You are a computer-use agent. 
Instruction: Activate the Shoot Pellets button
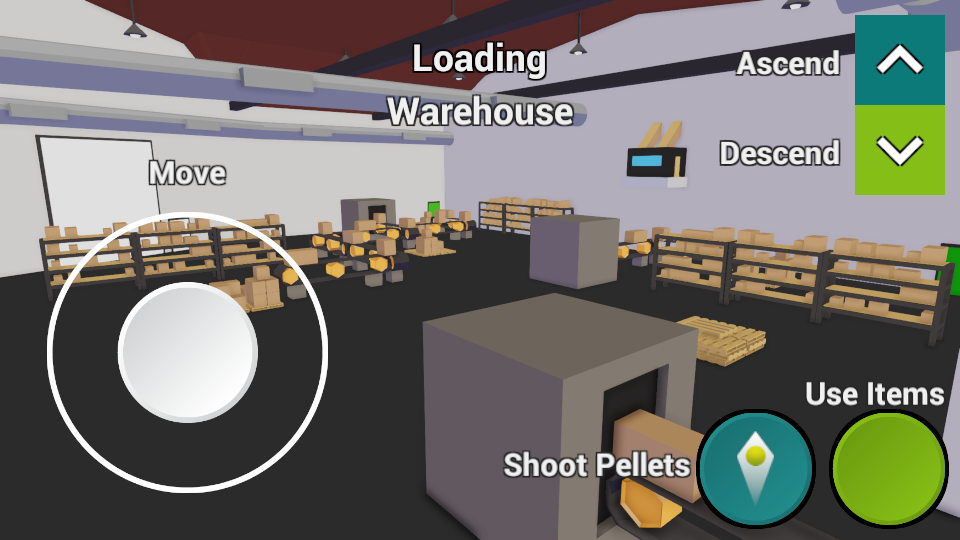pyautogui.click(x=756, y=468)
